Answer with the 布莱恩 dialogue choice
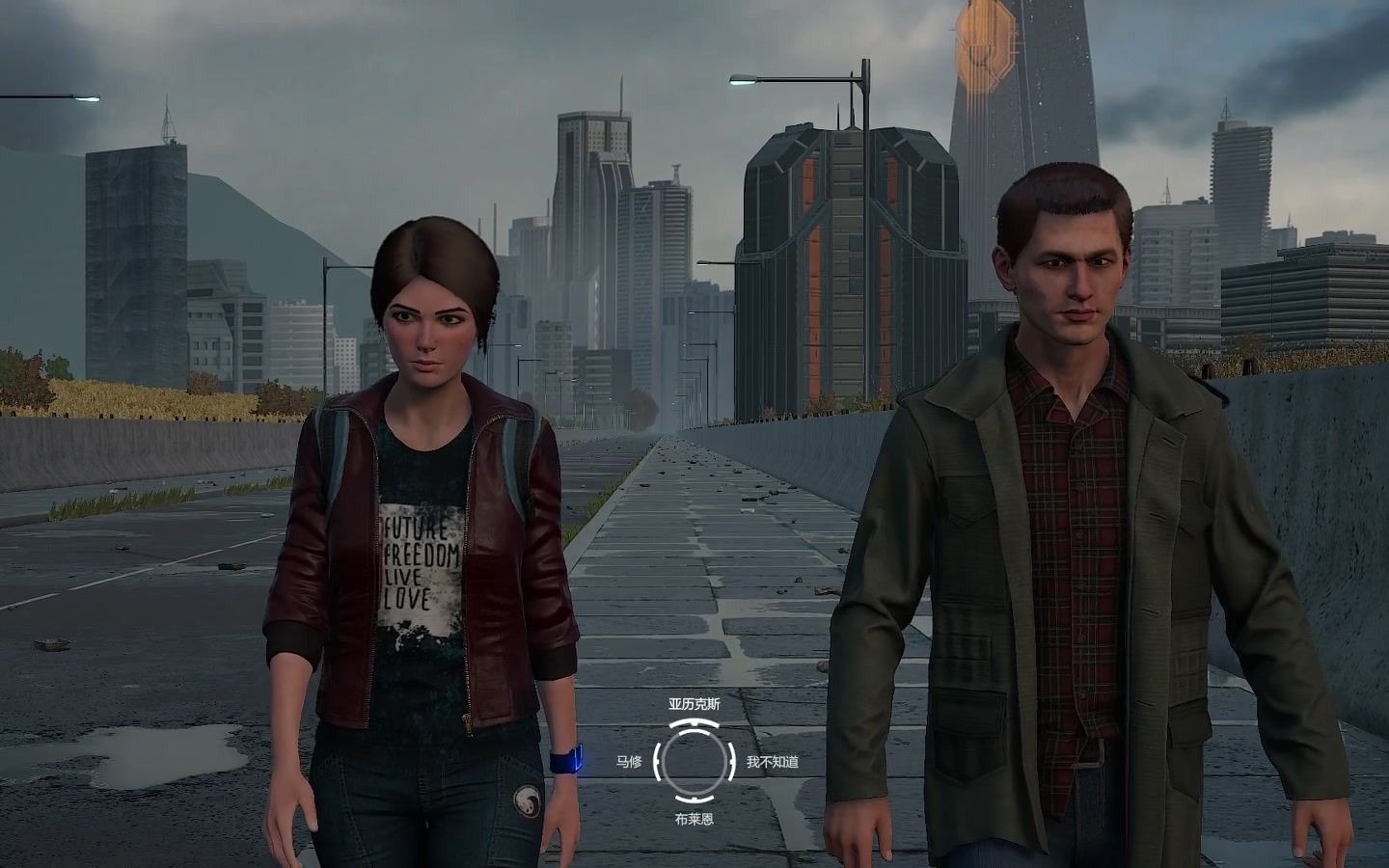Viewport: 1389px width, 868px height. click(x=694, y=819)
